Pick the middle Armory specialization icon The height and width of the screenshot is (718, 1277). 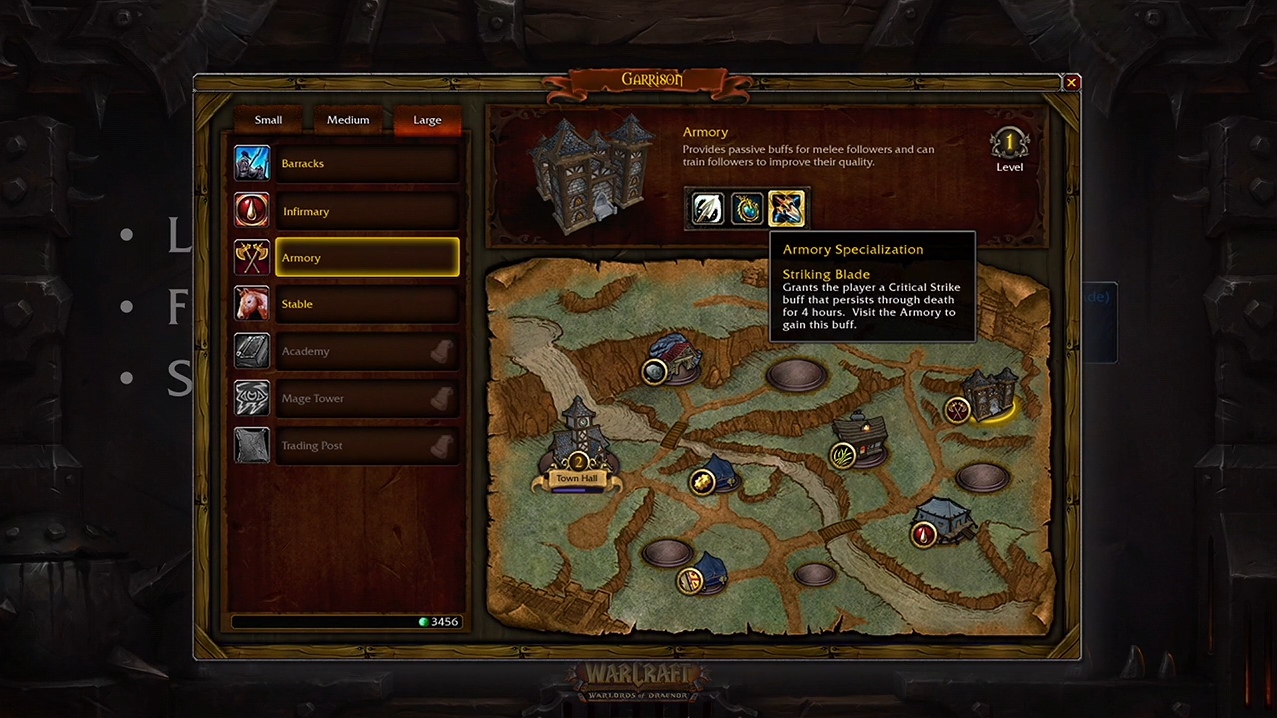click(747, 209)
